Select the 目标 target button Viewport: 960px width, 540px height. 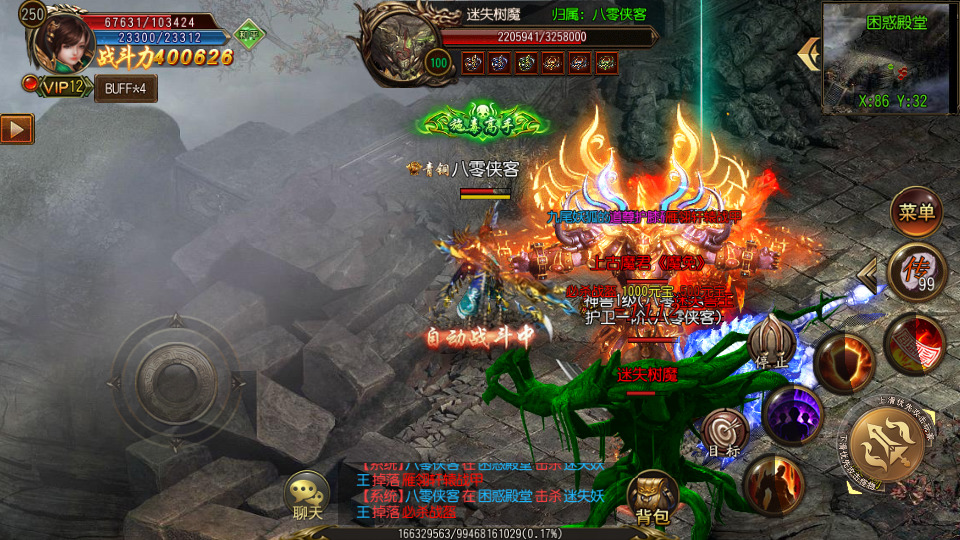click(x=725, y=434)
